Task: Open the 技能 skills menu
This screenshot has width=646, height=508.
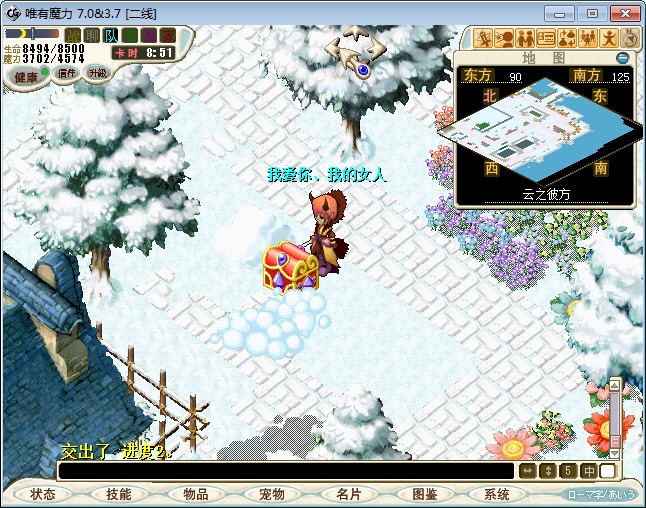Action: pyautogui.click(x=119, y=494)
